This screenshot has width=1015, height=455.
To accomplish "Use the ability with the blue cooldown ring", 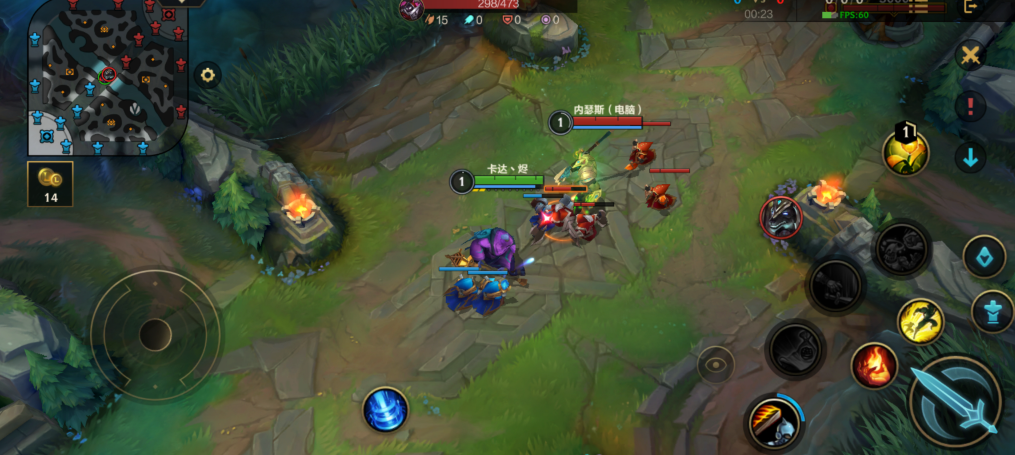I will click(774, 424).
